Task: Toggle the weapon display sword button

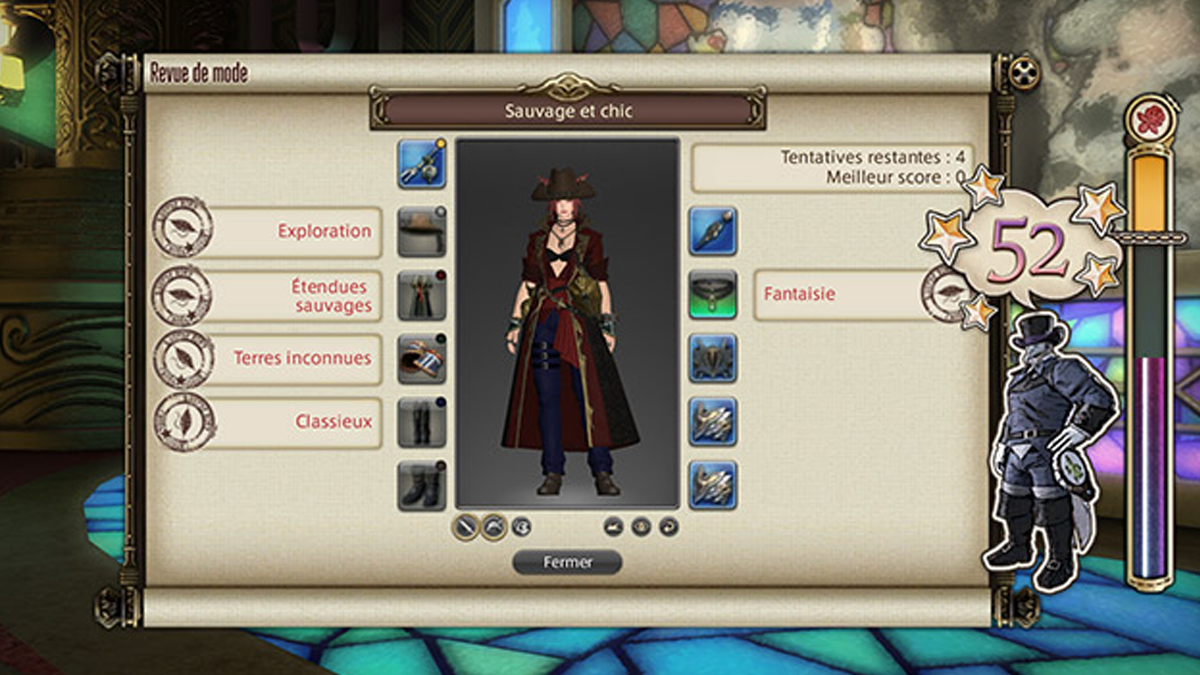Action: coord(466,526)
